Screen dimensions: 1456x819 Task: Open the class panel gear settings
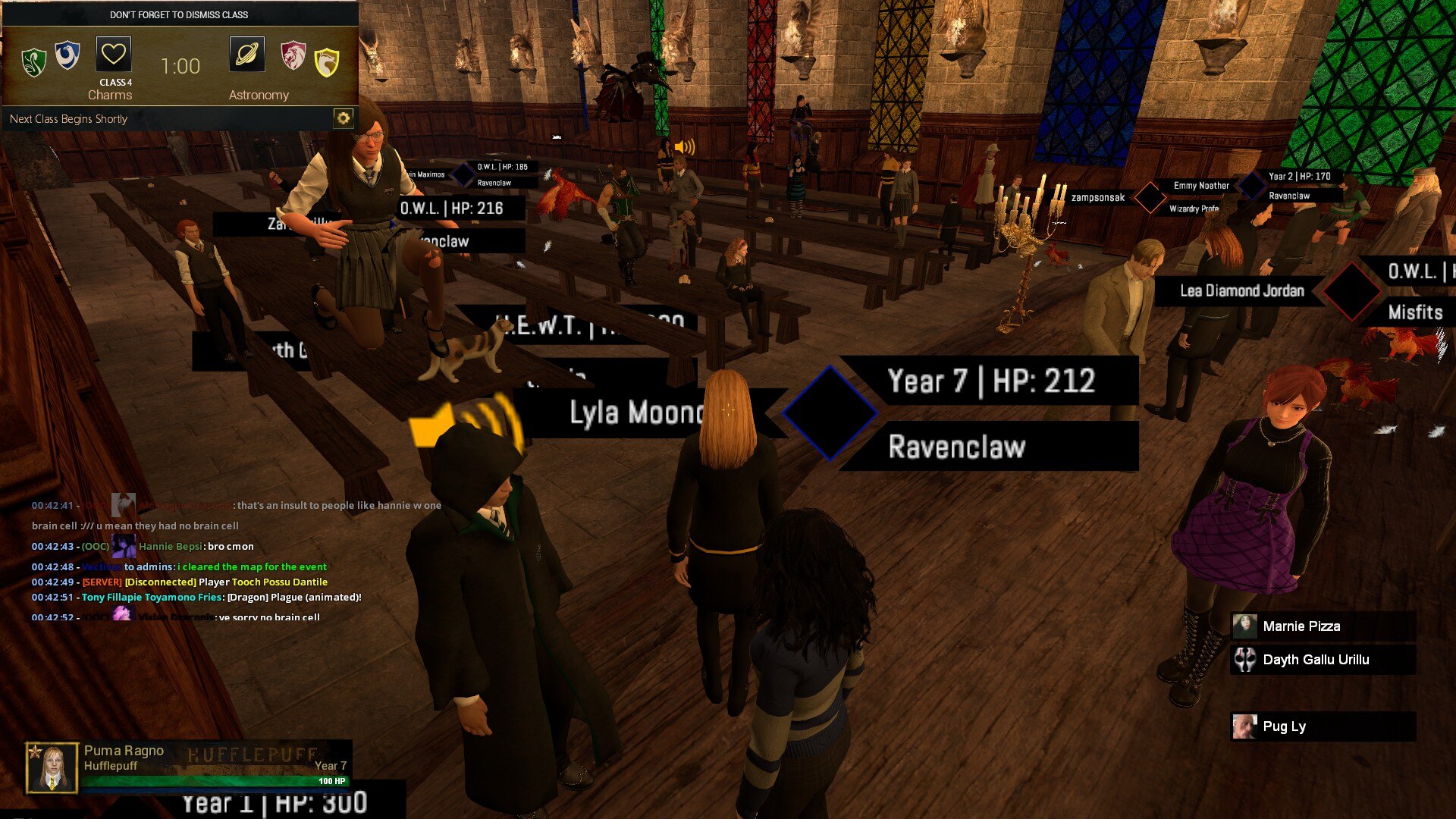(x=343, y=118)
